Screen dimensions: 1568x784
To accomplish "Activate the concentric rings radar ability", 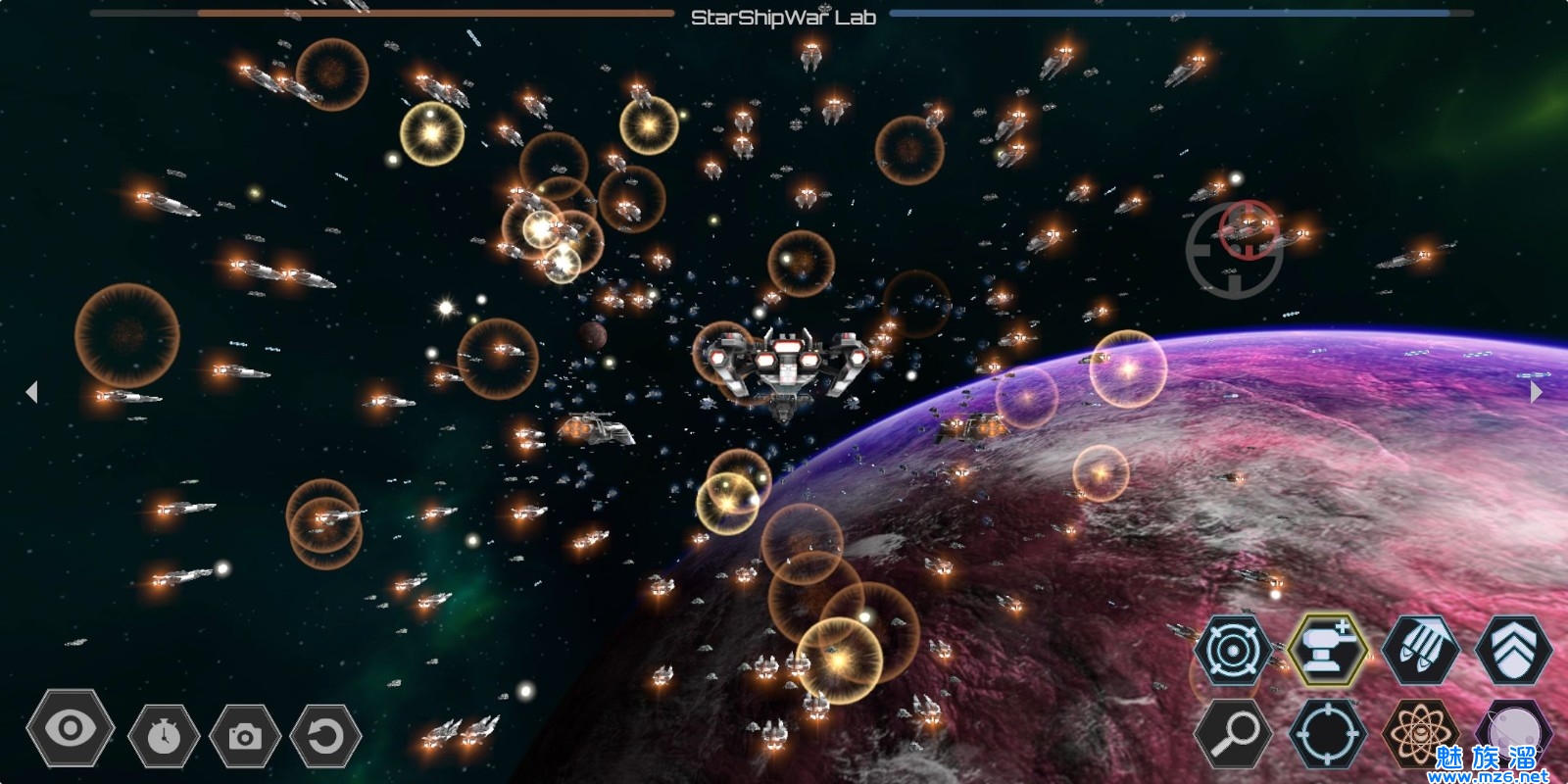I will [1232, 649].
